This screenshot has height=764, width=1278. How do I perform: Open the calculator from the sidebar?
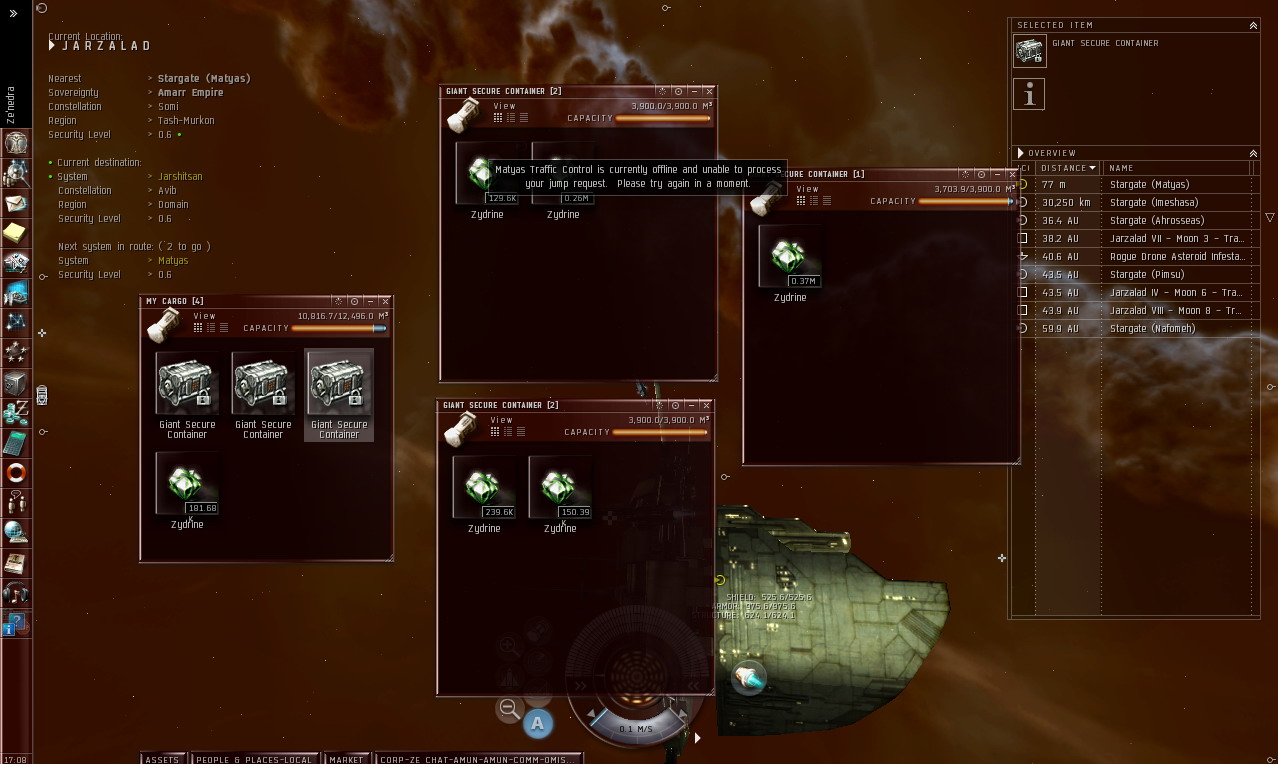click(x=15, y=441)
